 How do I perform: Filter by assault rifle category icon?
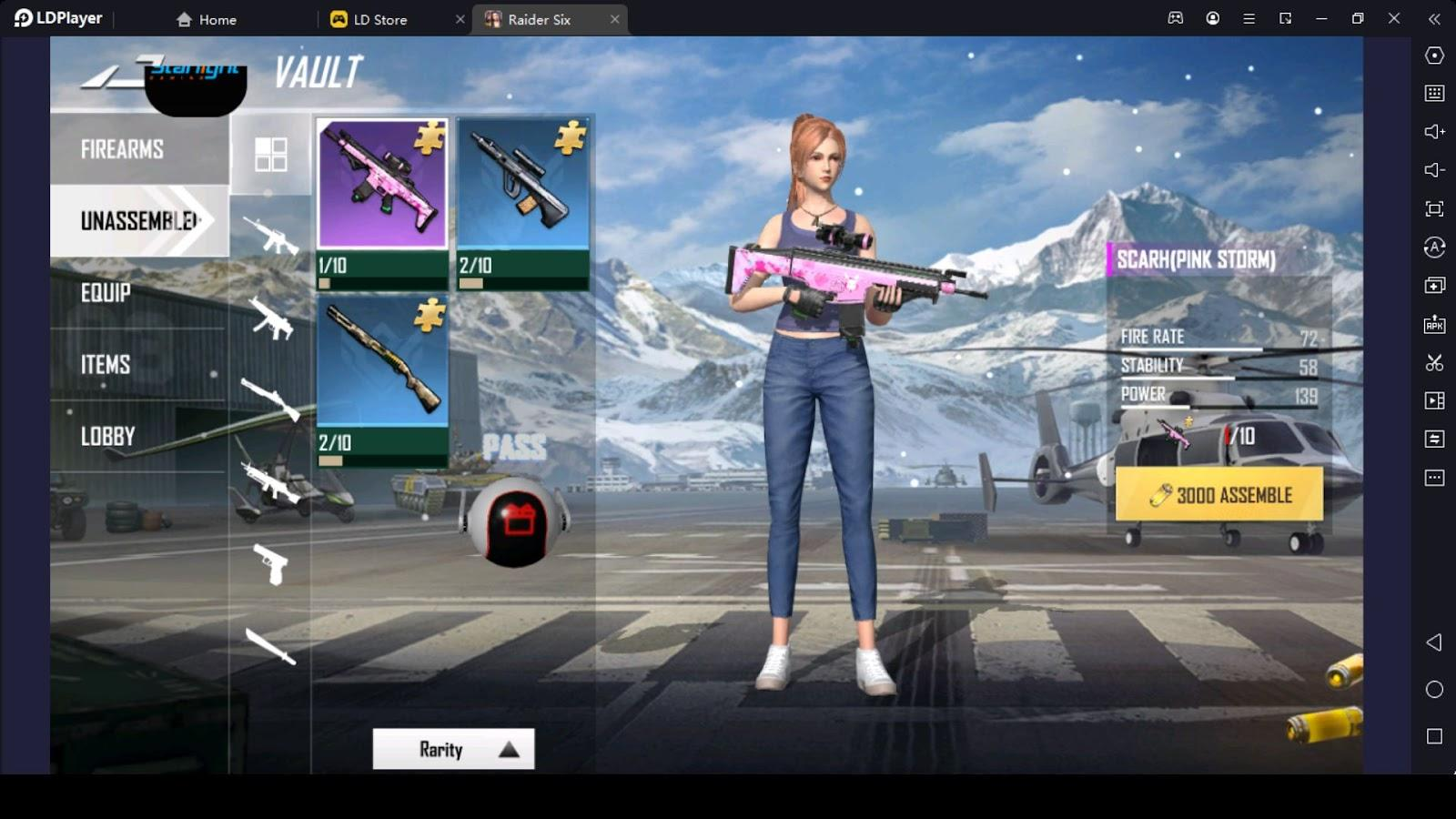270,236
